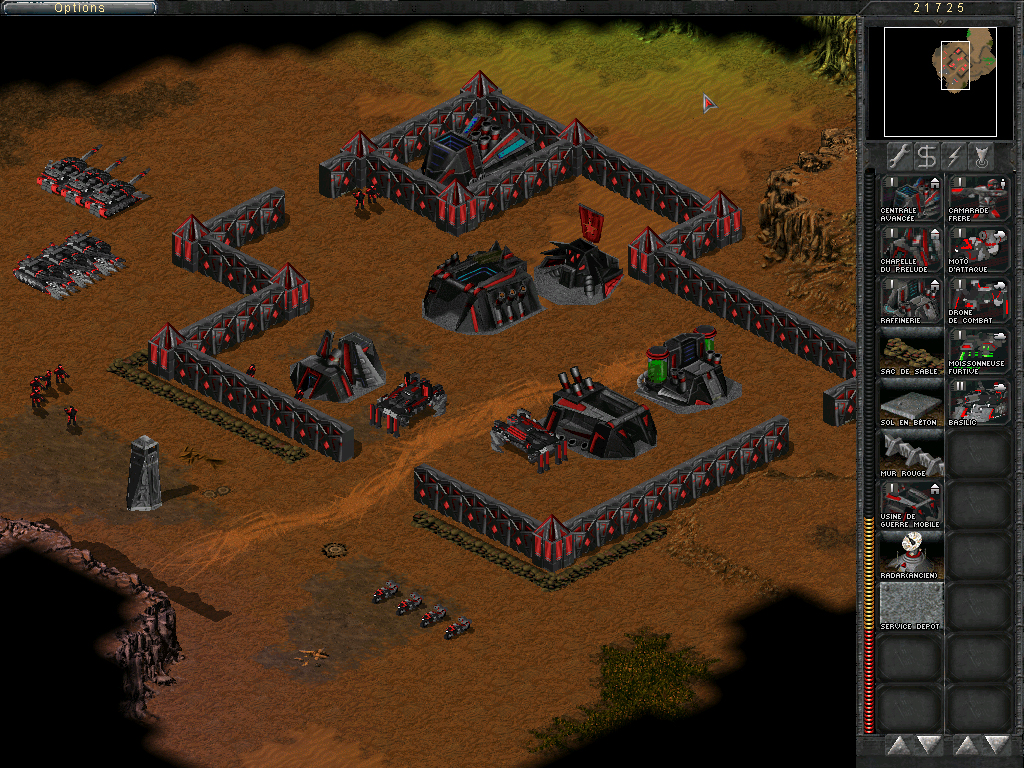
Task: Toggle the dollar-sign sell mode button
Action: (x=927, y=156)
